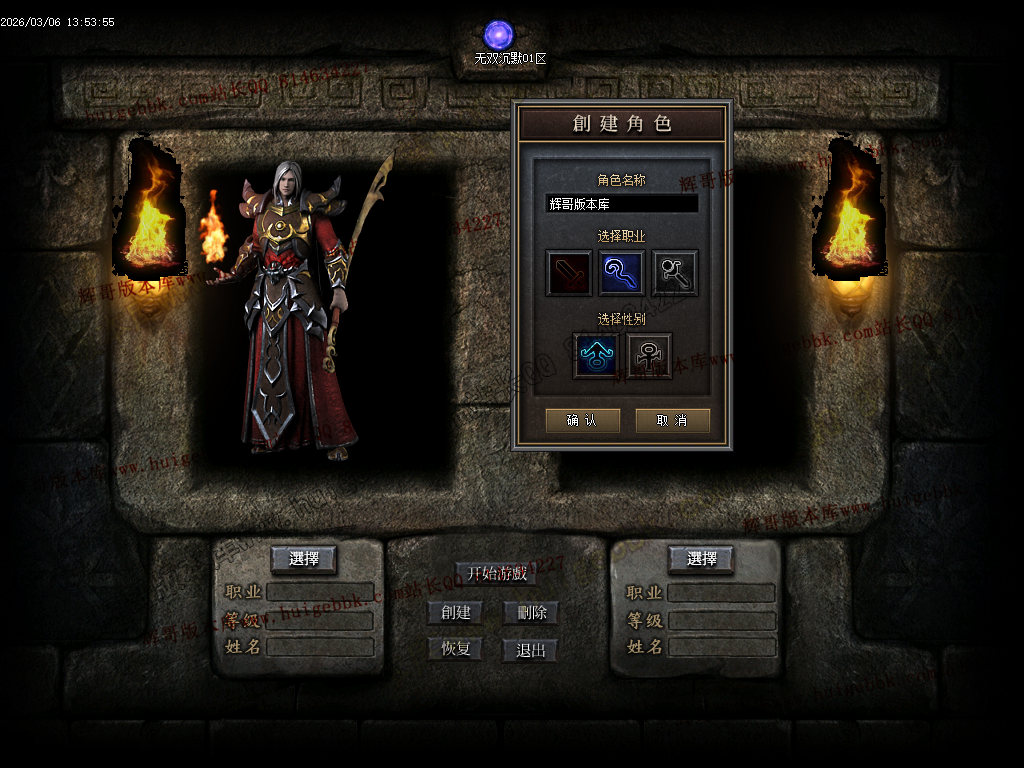This screenshot has height=768, width=1024.
Task: Delete a character with 删除
Action: tap(530, 612)
